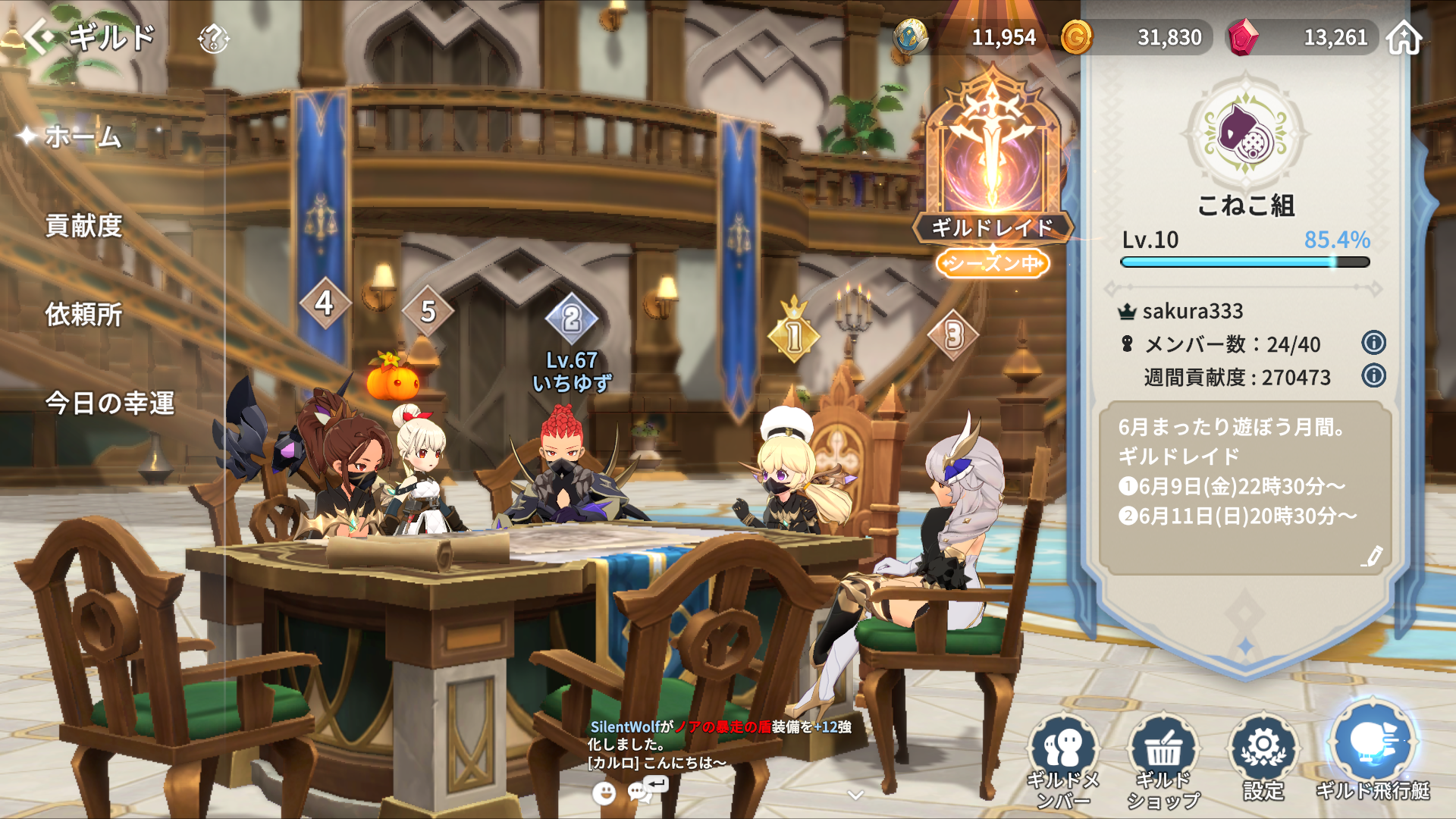Select the rank 1 gold crown marker
This screenshot has height=819, width=1456.
point(794,335)
